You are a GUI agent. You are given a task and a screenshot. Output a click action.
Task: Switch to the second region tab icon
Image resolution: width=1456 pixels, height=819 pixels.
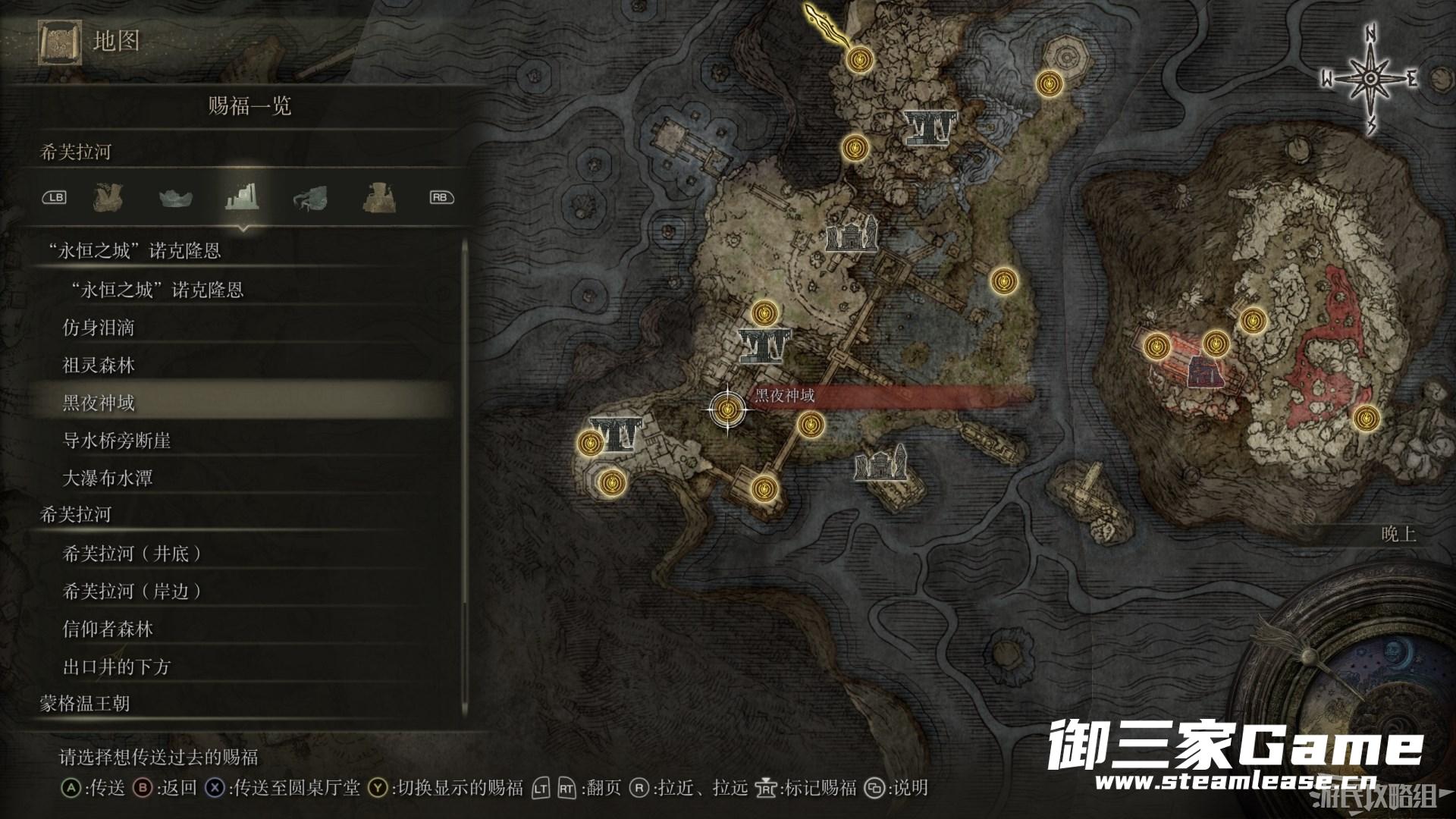[x=175, y=198]
